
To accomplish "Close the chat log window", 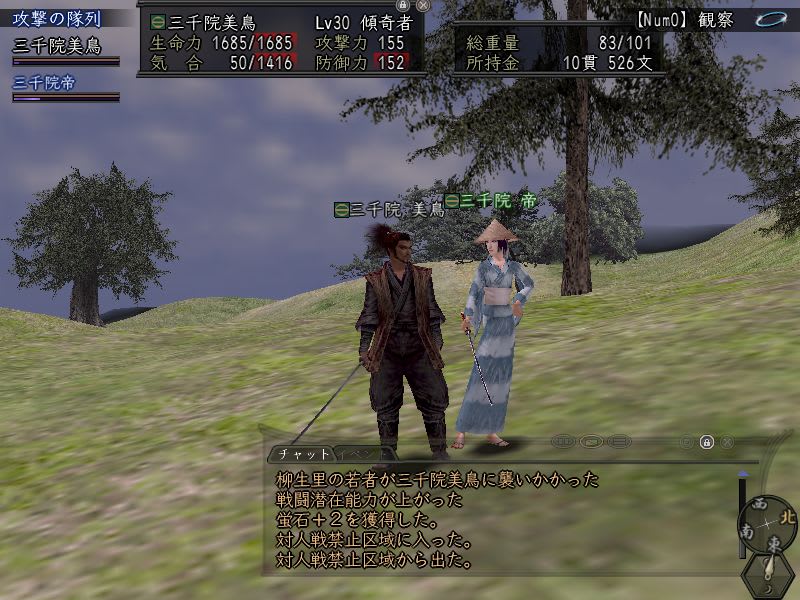I will [x=727, y=441].
